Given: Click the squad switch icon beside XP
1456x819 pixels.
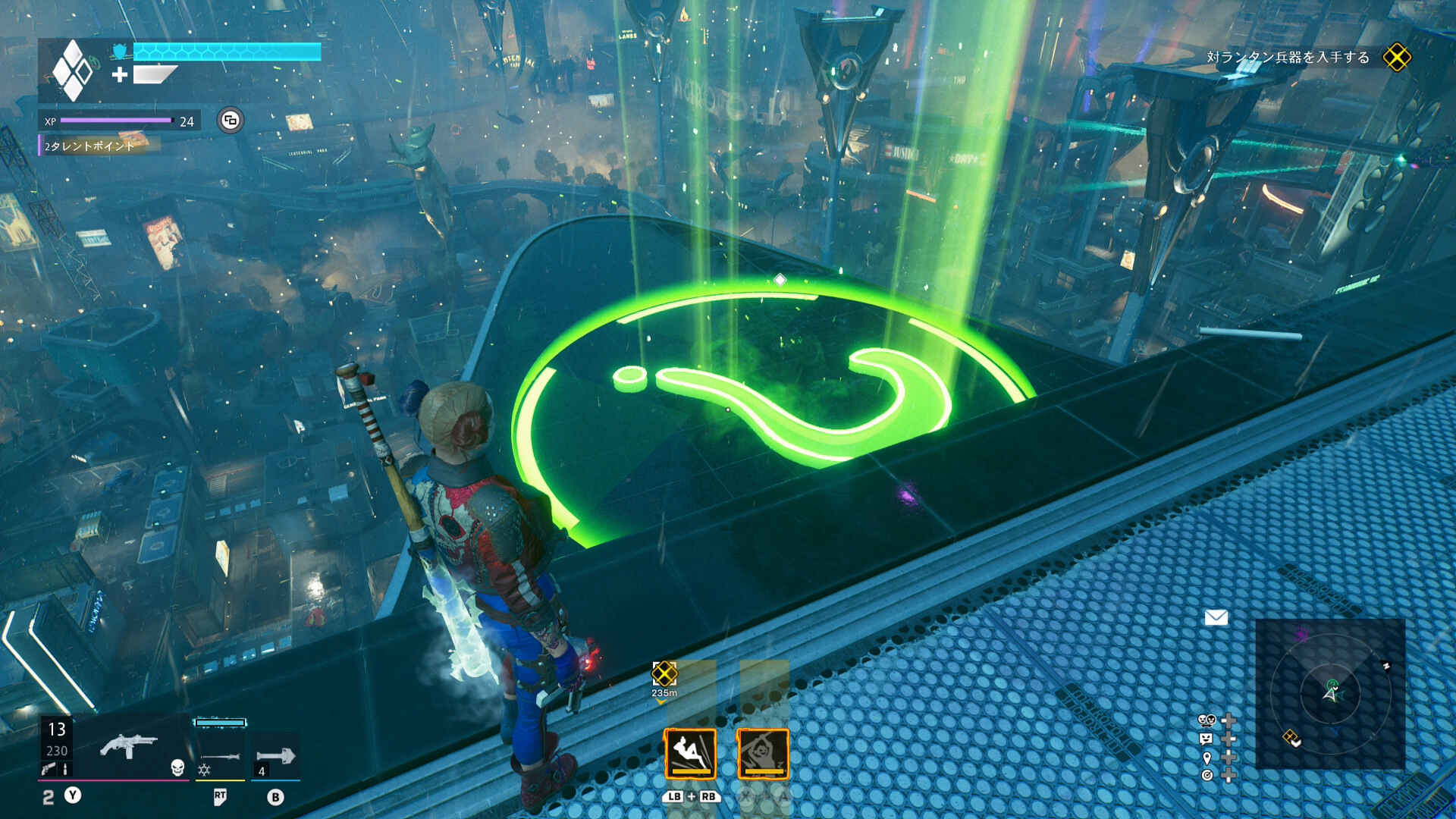Looking at the screenshot, I should coord(231,121).
